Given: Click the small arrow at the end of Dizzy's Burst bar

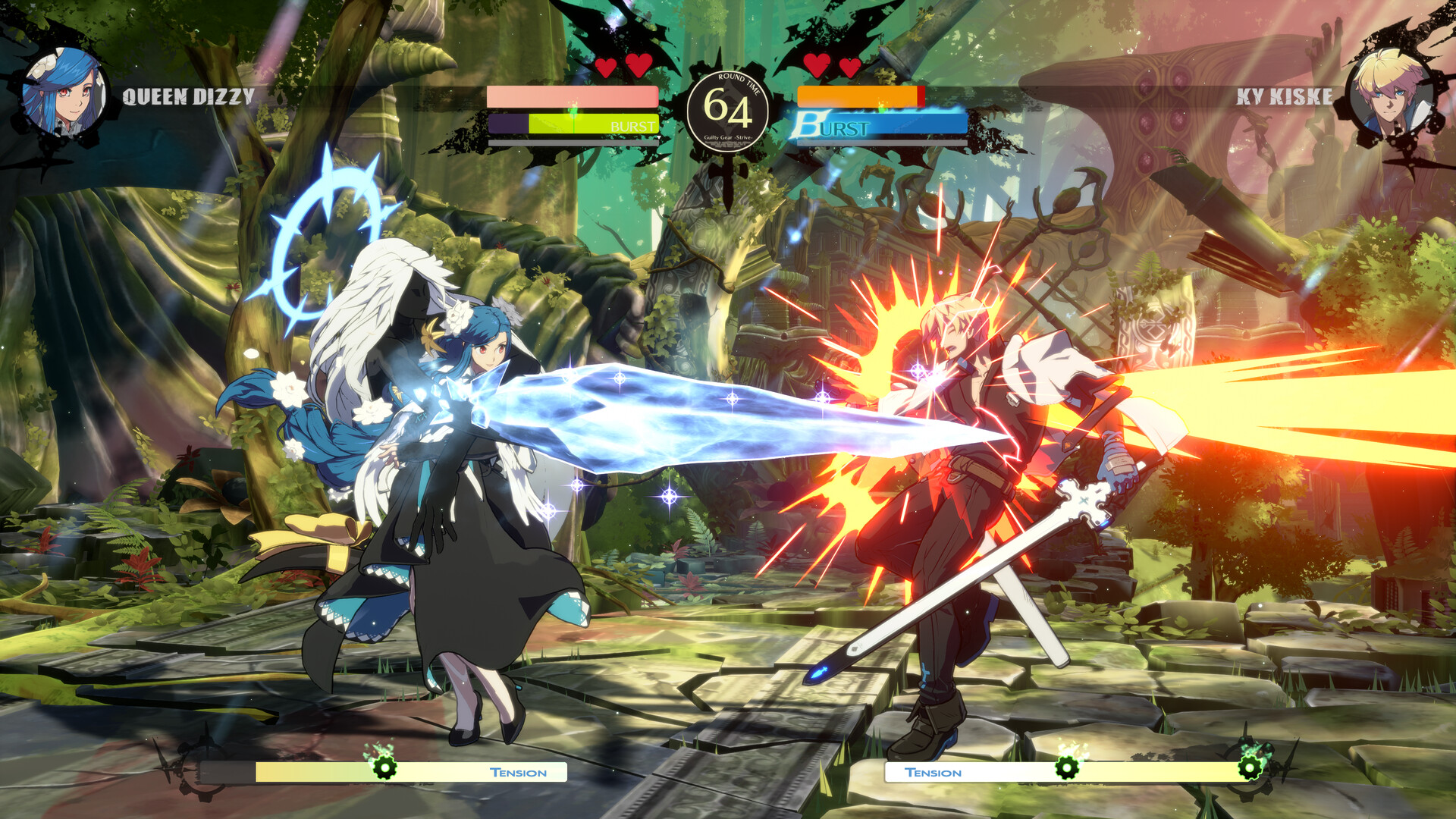Looking at the screenshot, I should [x=659, y=137].
